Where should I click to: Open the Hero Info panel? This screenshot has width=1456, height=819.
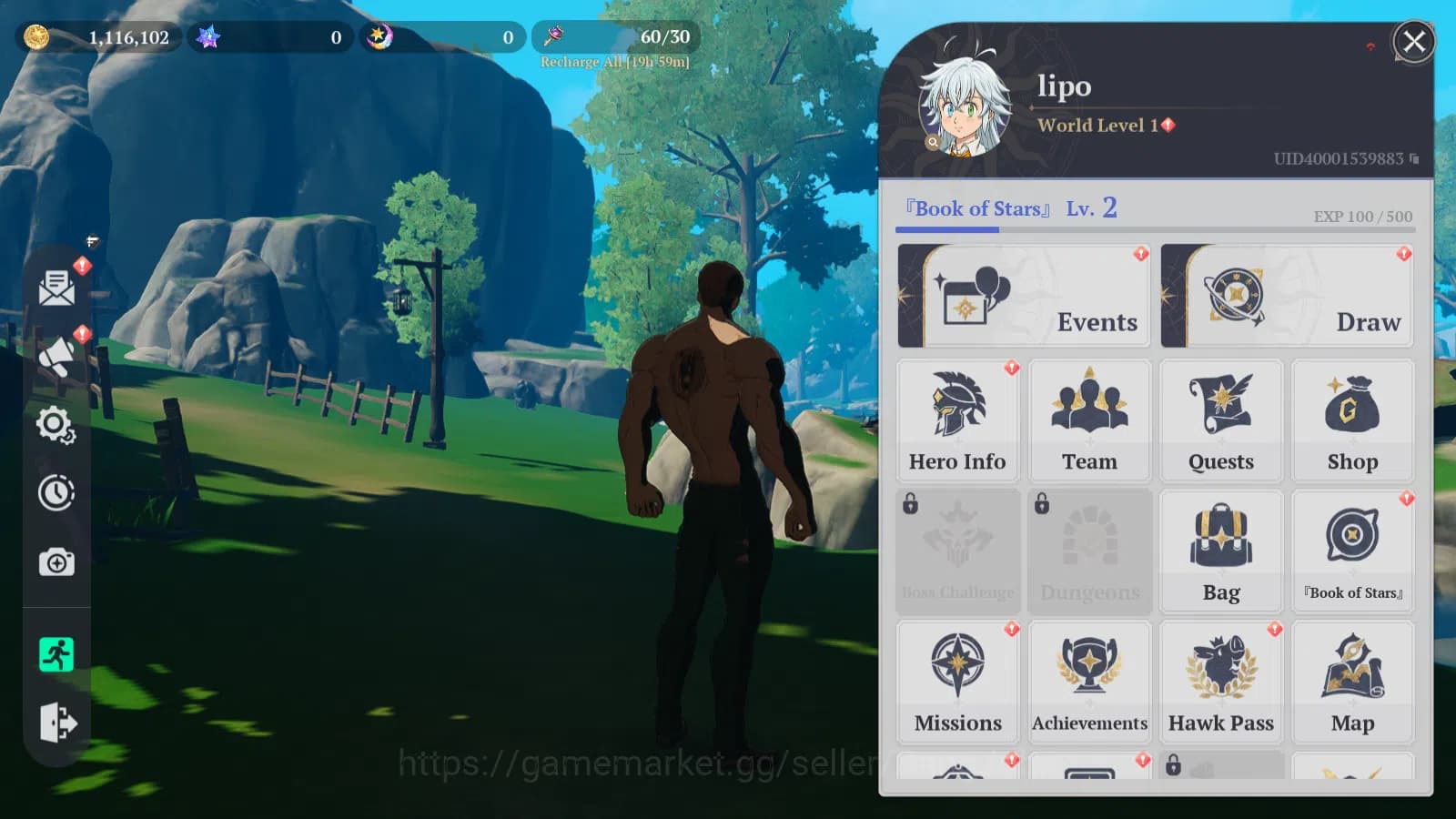click(x=957, y=419)
